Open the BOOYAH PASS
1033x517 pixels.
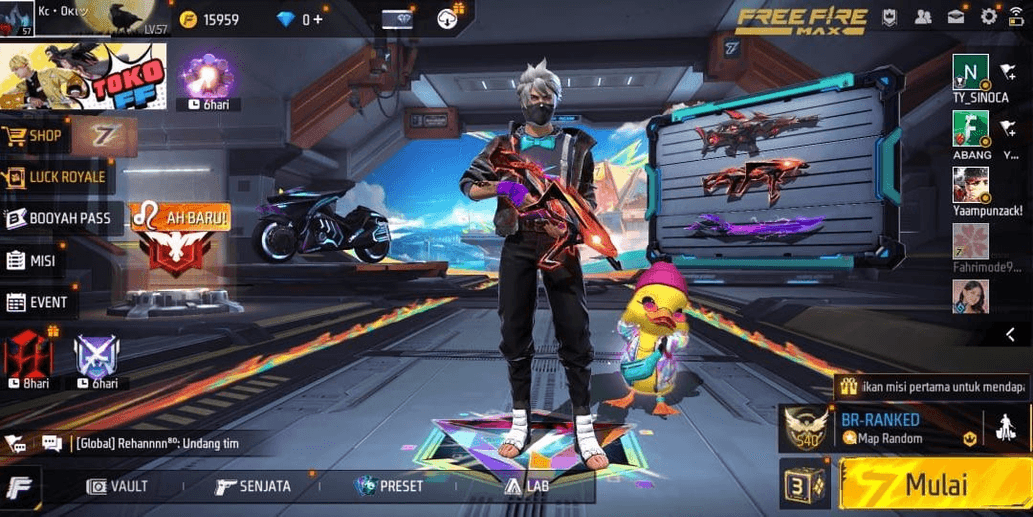point(62,218)
